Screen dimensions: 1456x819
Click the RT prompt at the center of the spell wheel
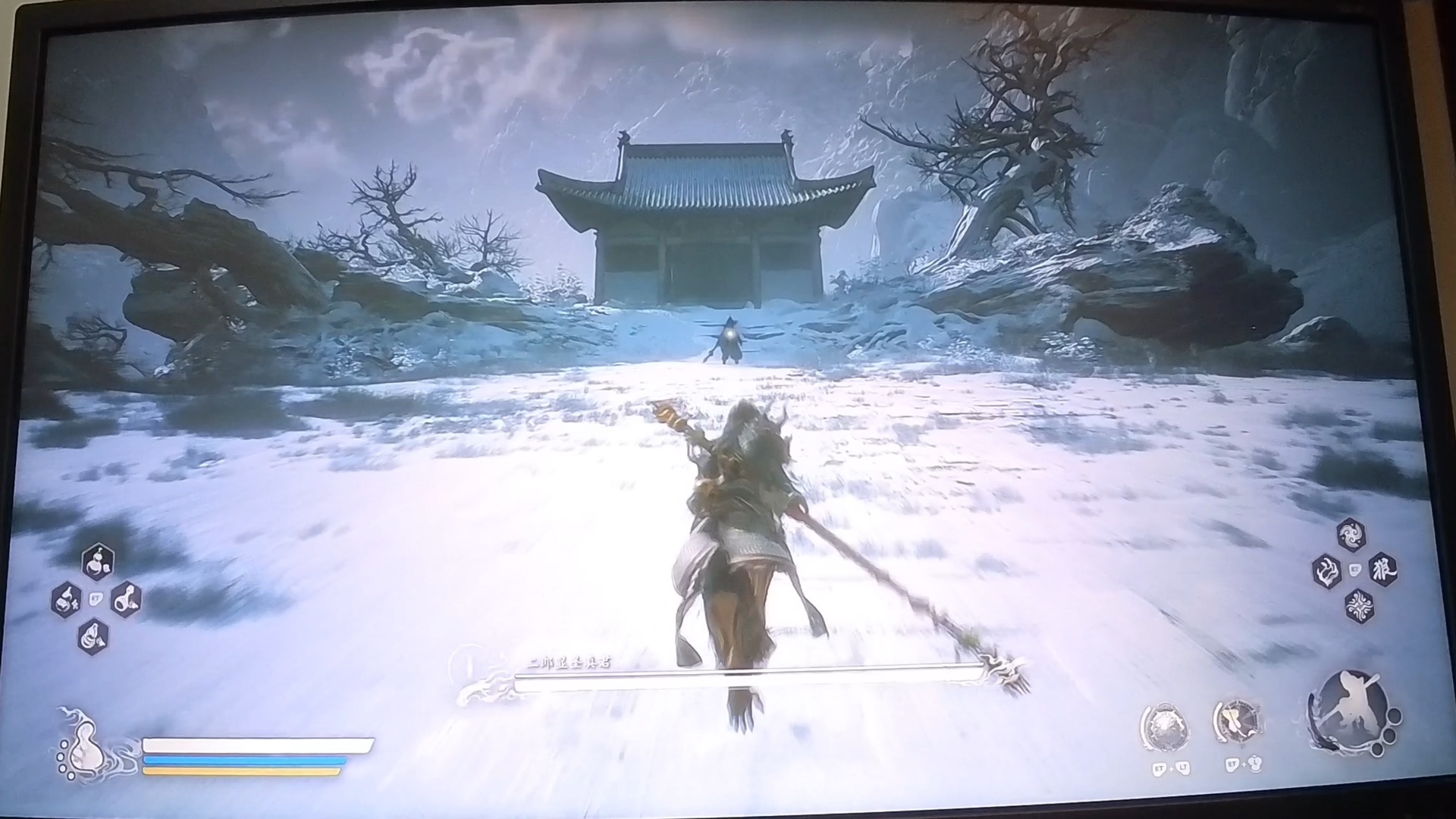point(1355,570)
